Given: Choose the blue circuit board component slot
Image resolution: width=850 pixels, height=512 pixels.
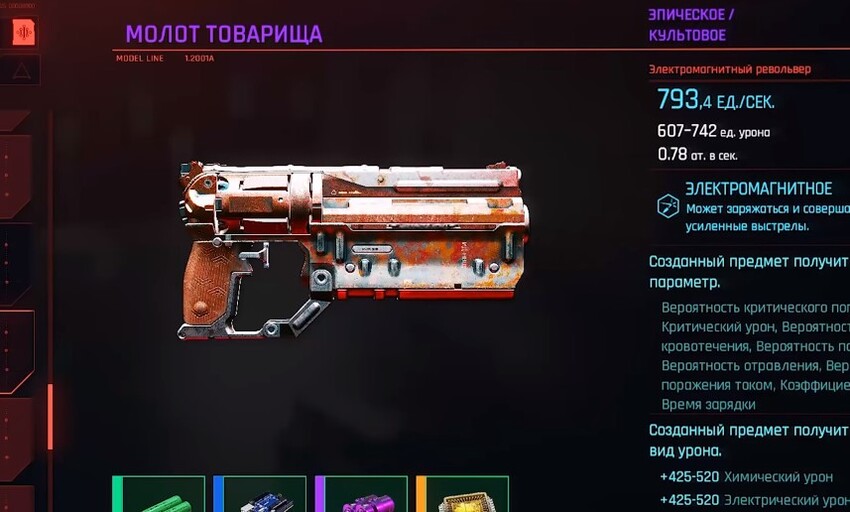Looking at the screenshot, I should coord(260,496).
